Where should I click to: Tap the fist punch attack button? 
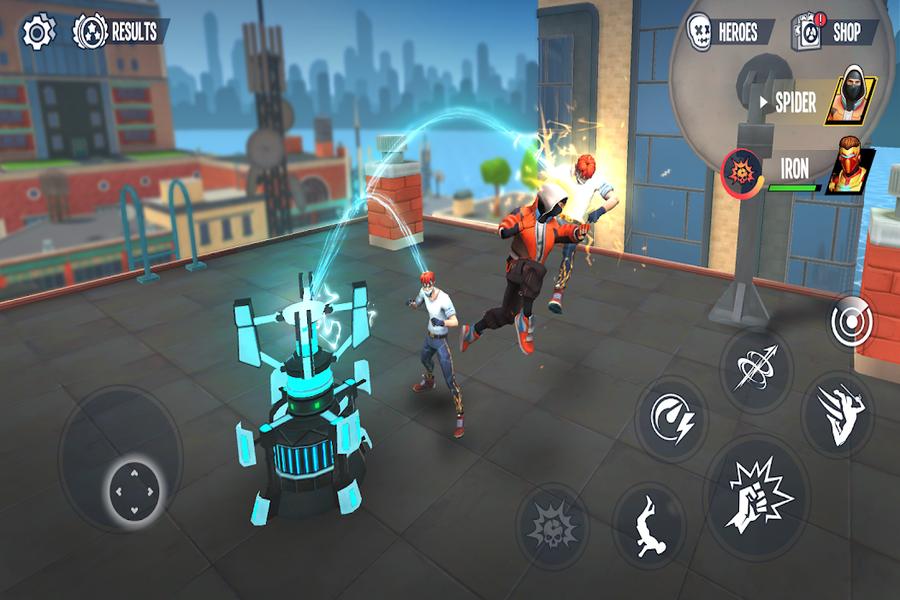point(756,496)
